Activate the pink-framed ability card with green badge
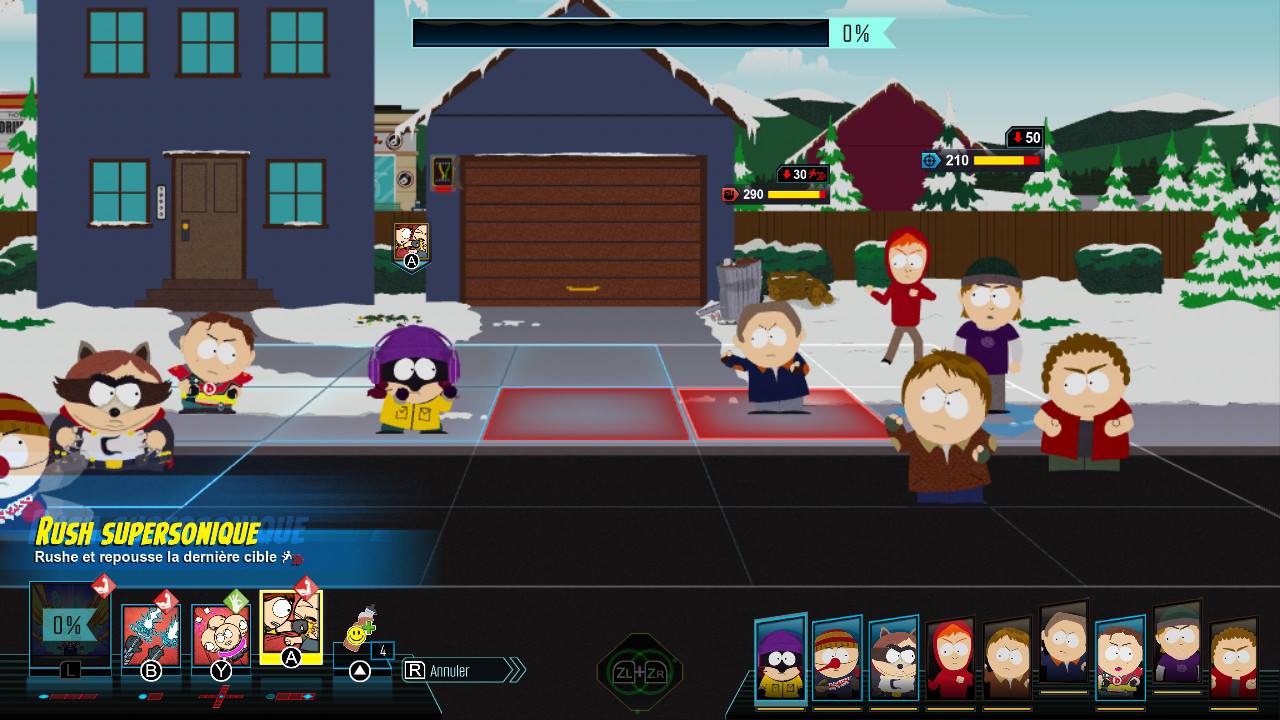 coord(221,635)
